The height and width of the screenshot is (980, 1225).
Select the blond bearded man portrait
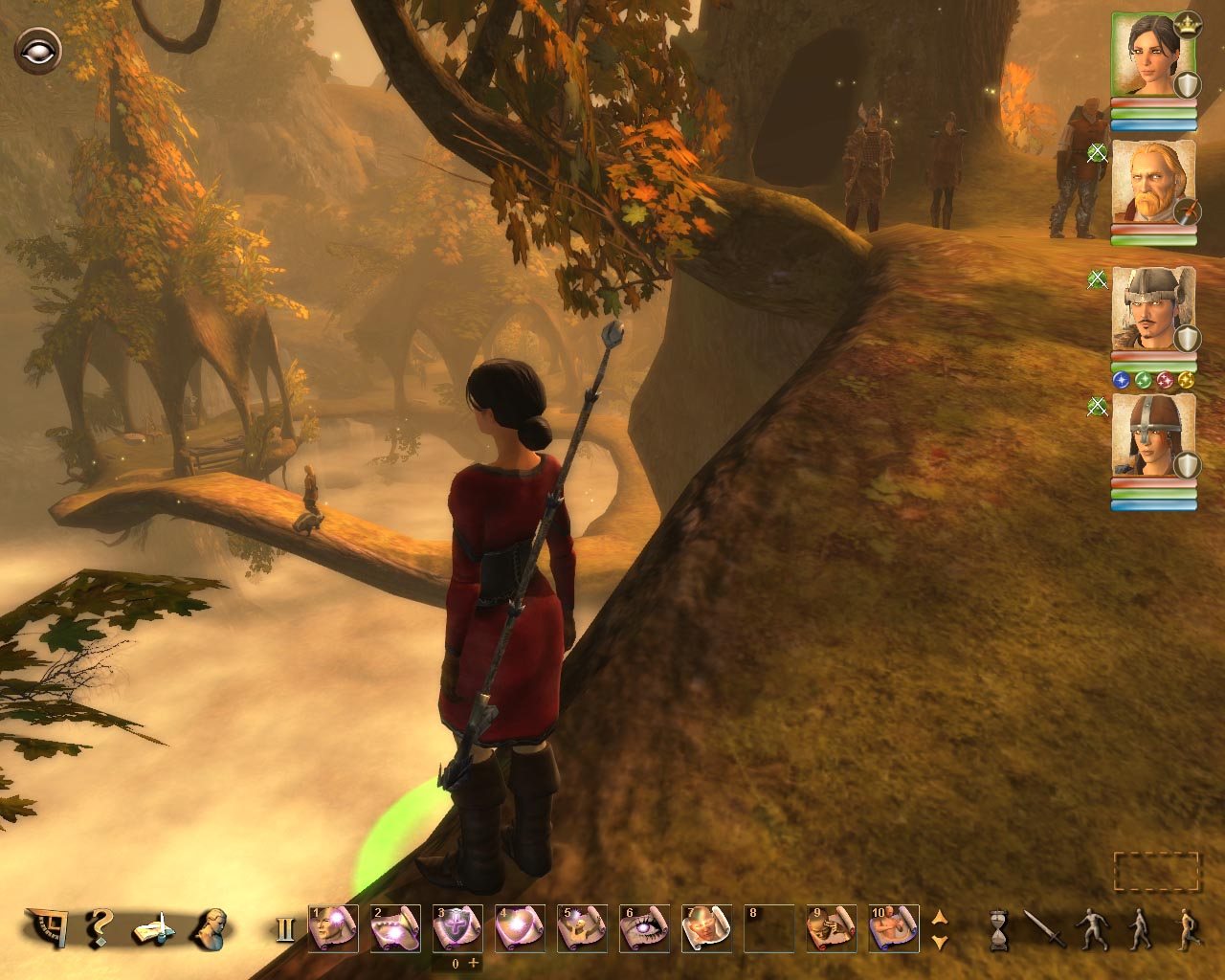pos(1153,182)
